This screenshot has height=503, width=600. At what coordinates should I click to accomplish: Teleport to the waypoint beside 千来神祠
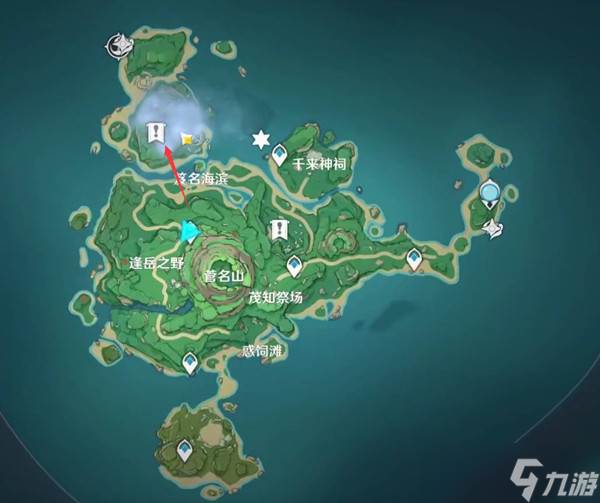(x=279, y=156)
